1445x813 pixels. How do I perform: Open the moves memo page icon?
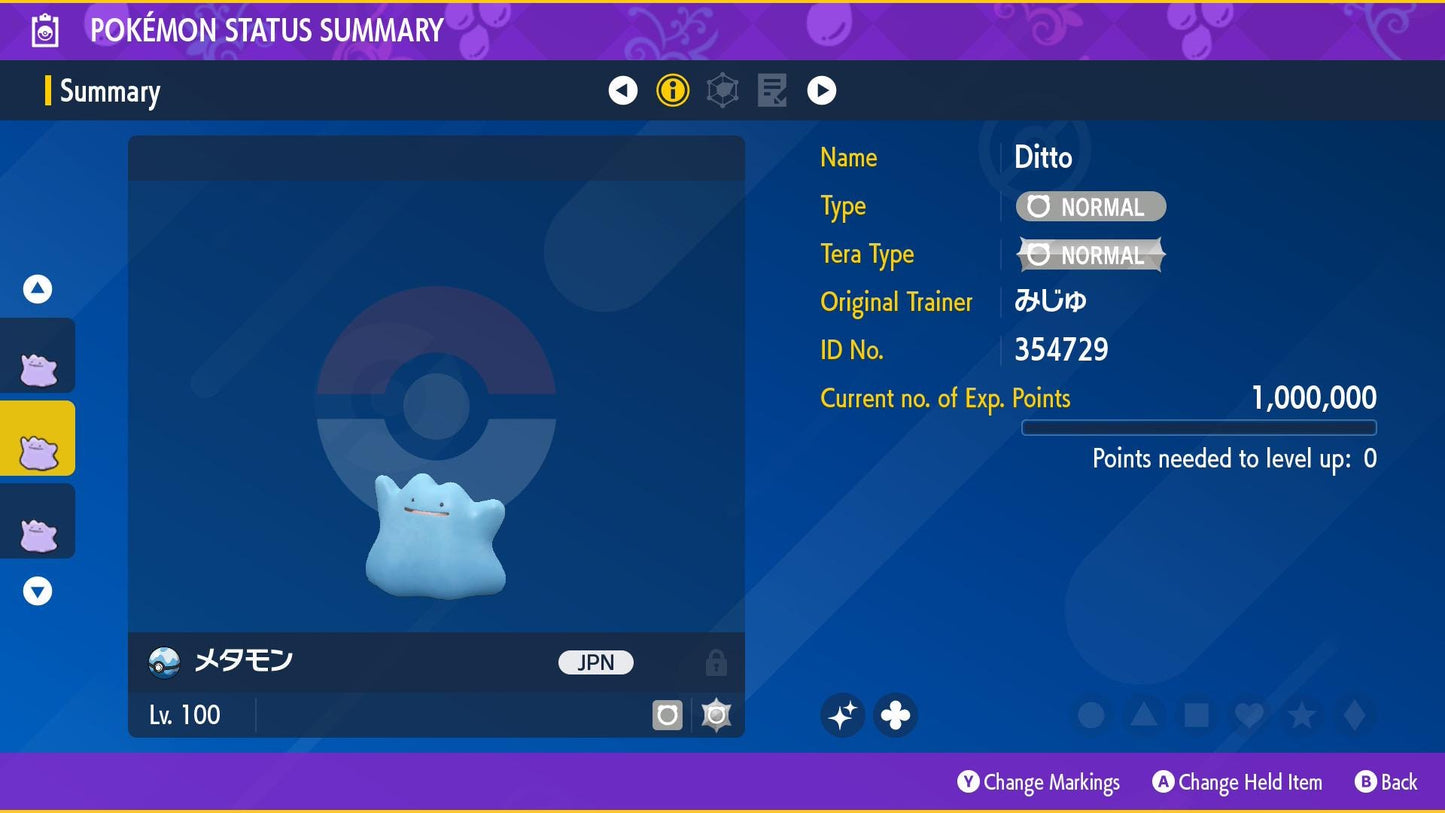(771, 90)
